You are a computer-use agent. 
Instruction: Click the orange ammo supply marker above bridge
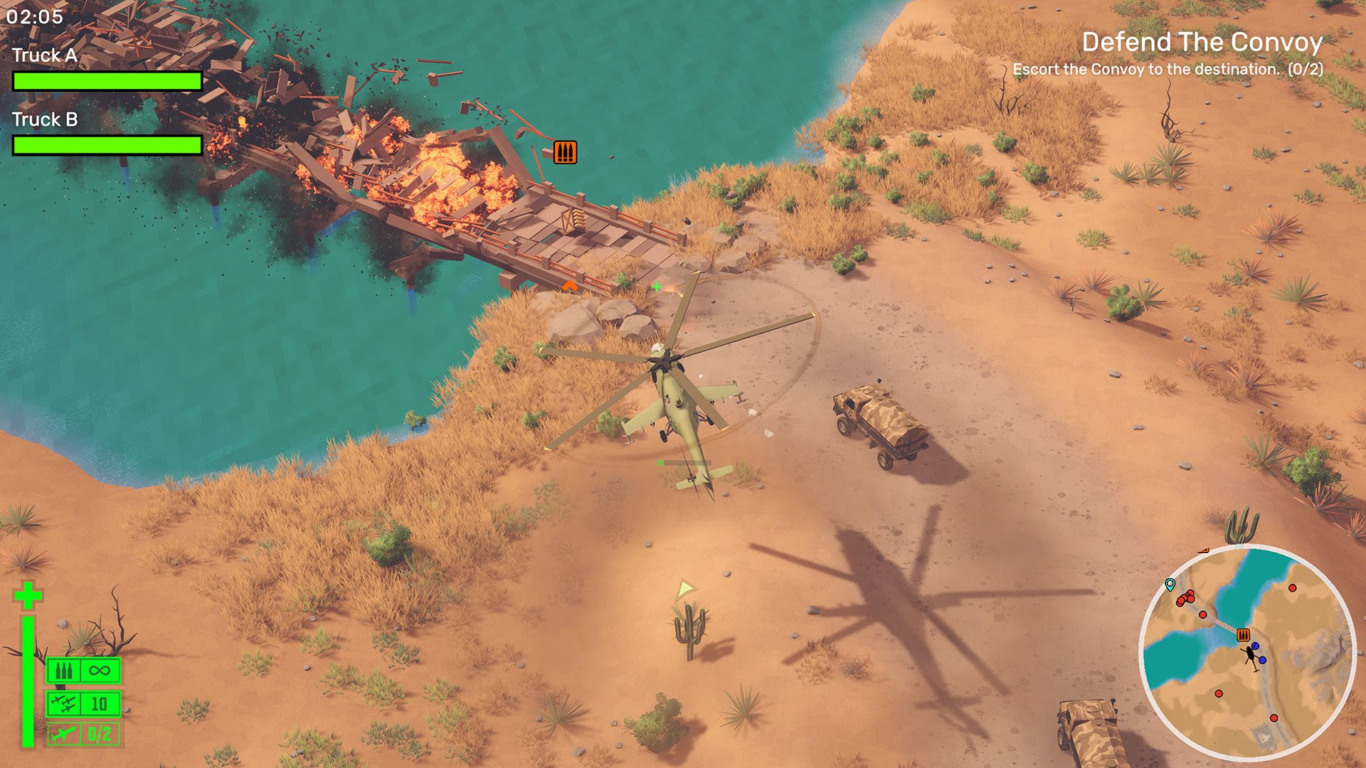tap(565, 152)
